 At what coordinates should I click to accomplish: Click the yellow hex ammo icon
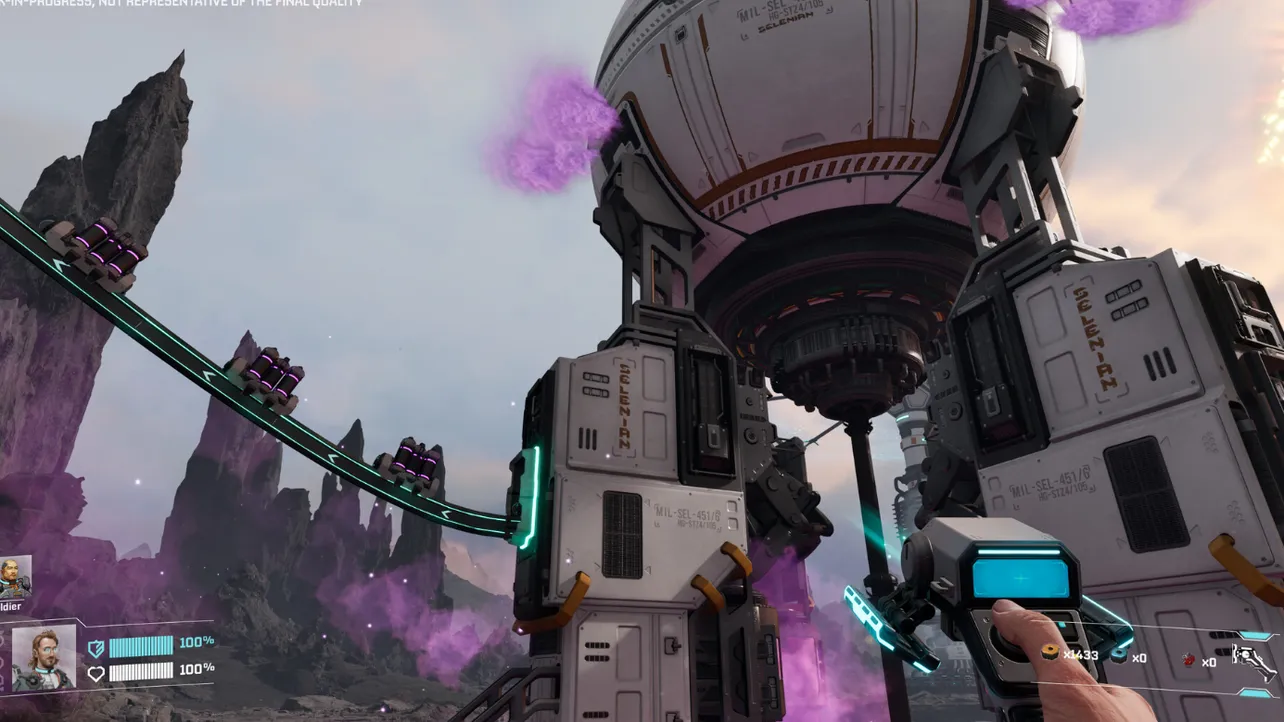(x=1049, y=653)
